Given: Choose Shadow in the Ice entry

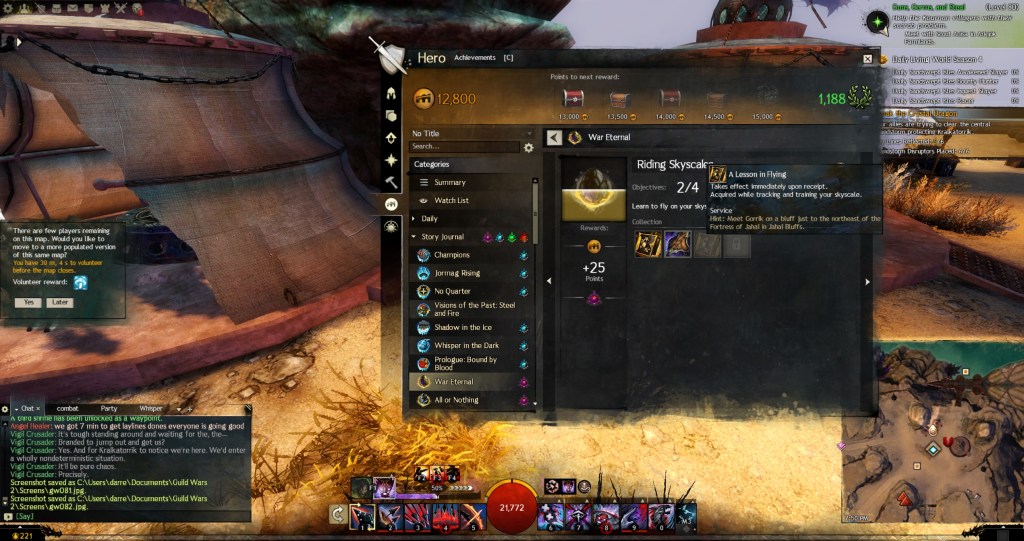Looking at the screenshot, I should point(463,327).
